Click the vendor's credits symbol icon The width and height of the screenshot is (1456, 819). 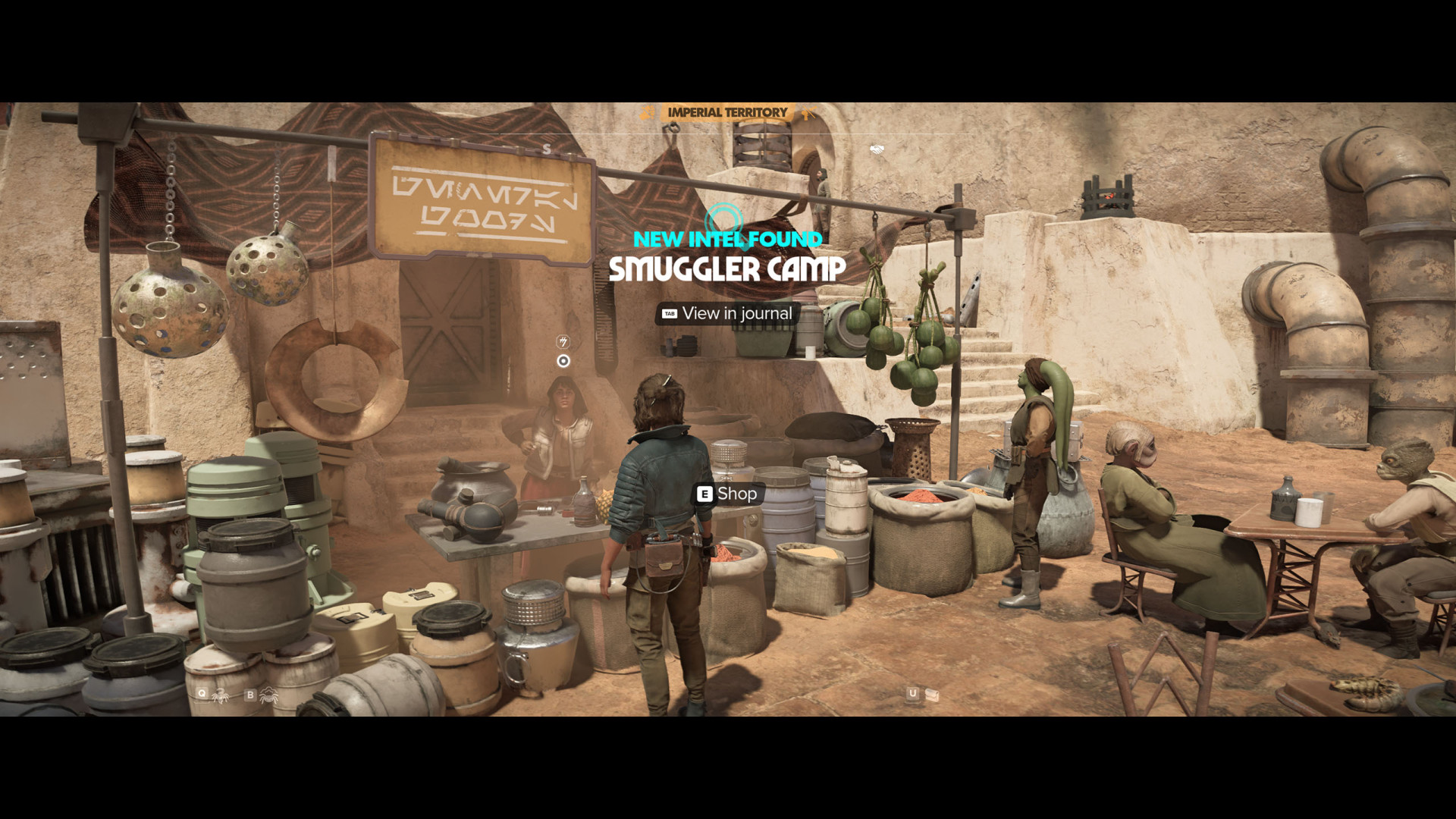[563, 341]
